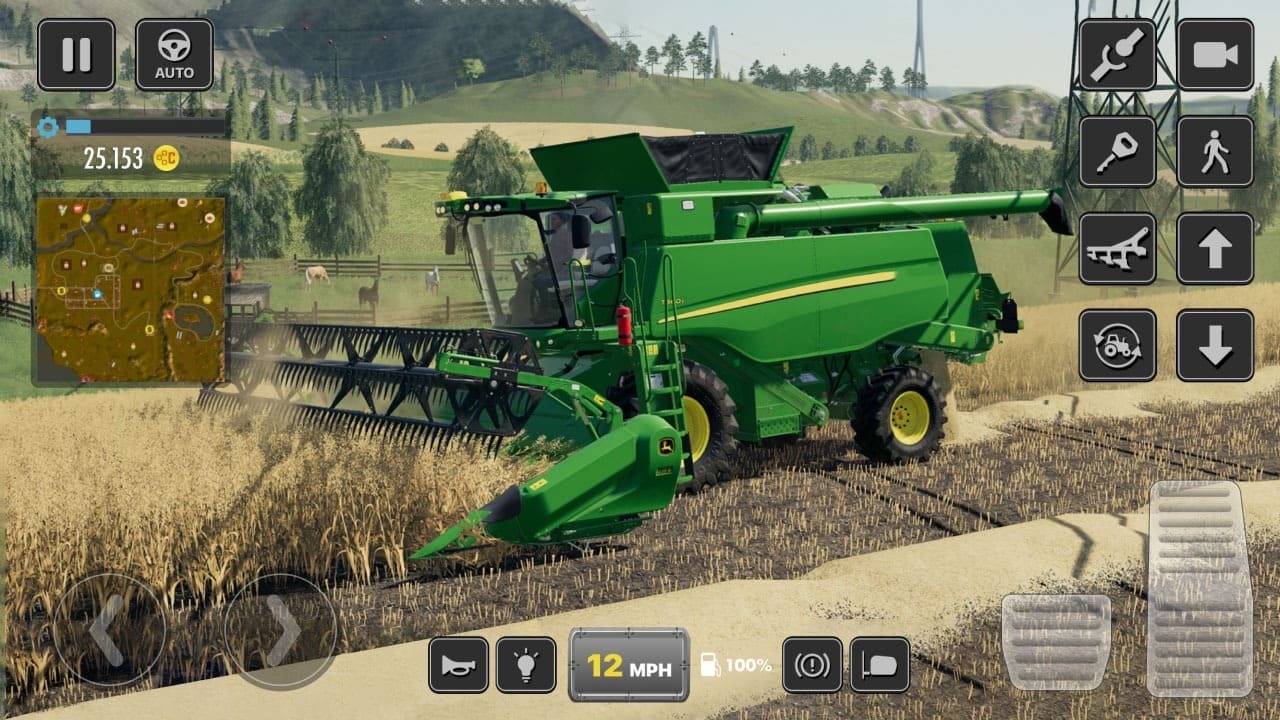Tap the 12 MPH speed display
The height and width of the screenshot is (720, 1280).
pos(629,665)
